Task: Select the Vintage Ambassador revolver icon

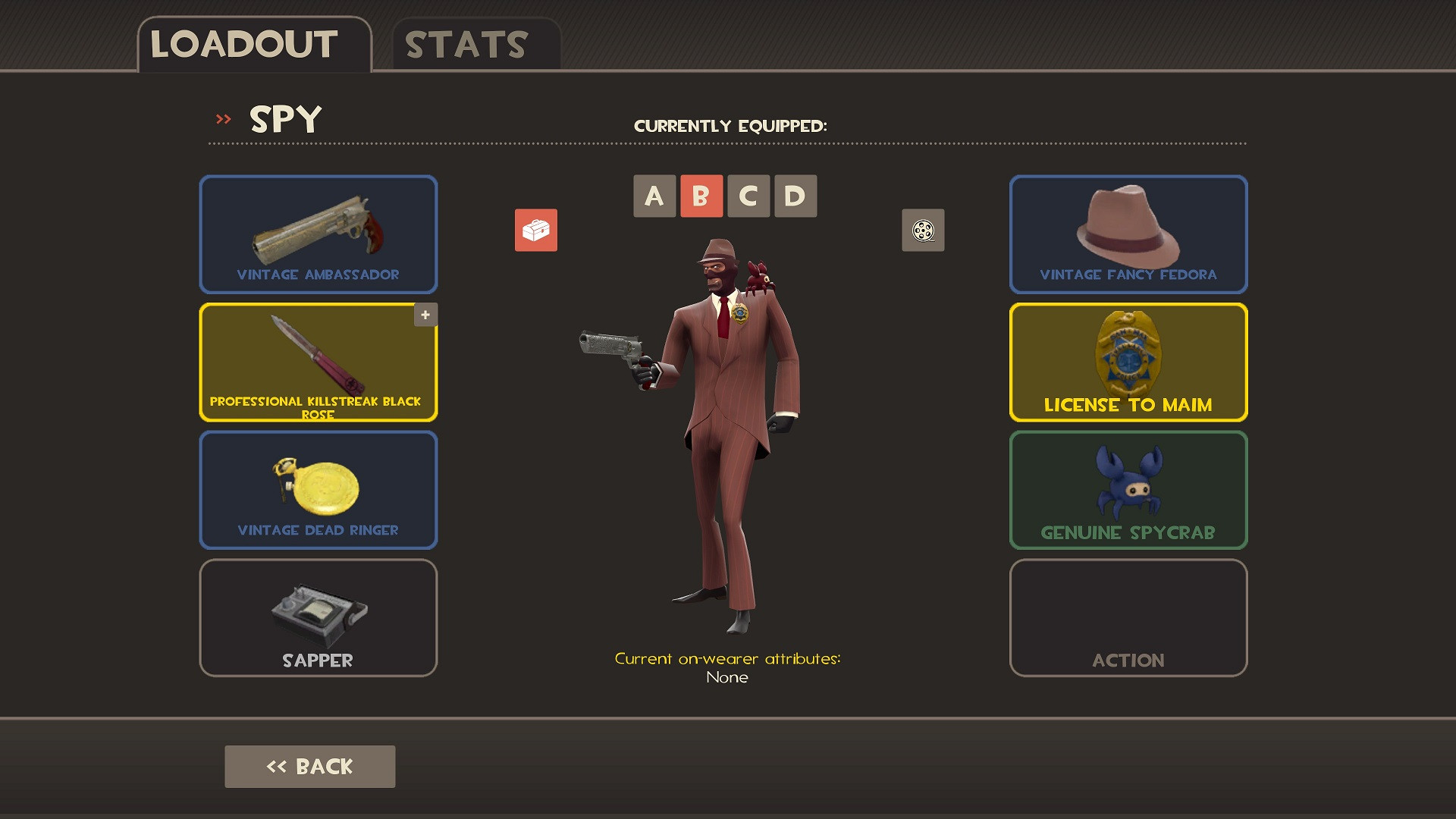Action: click(x=318, y=234)
